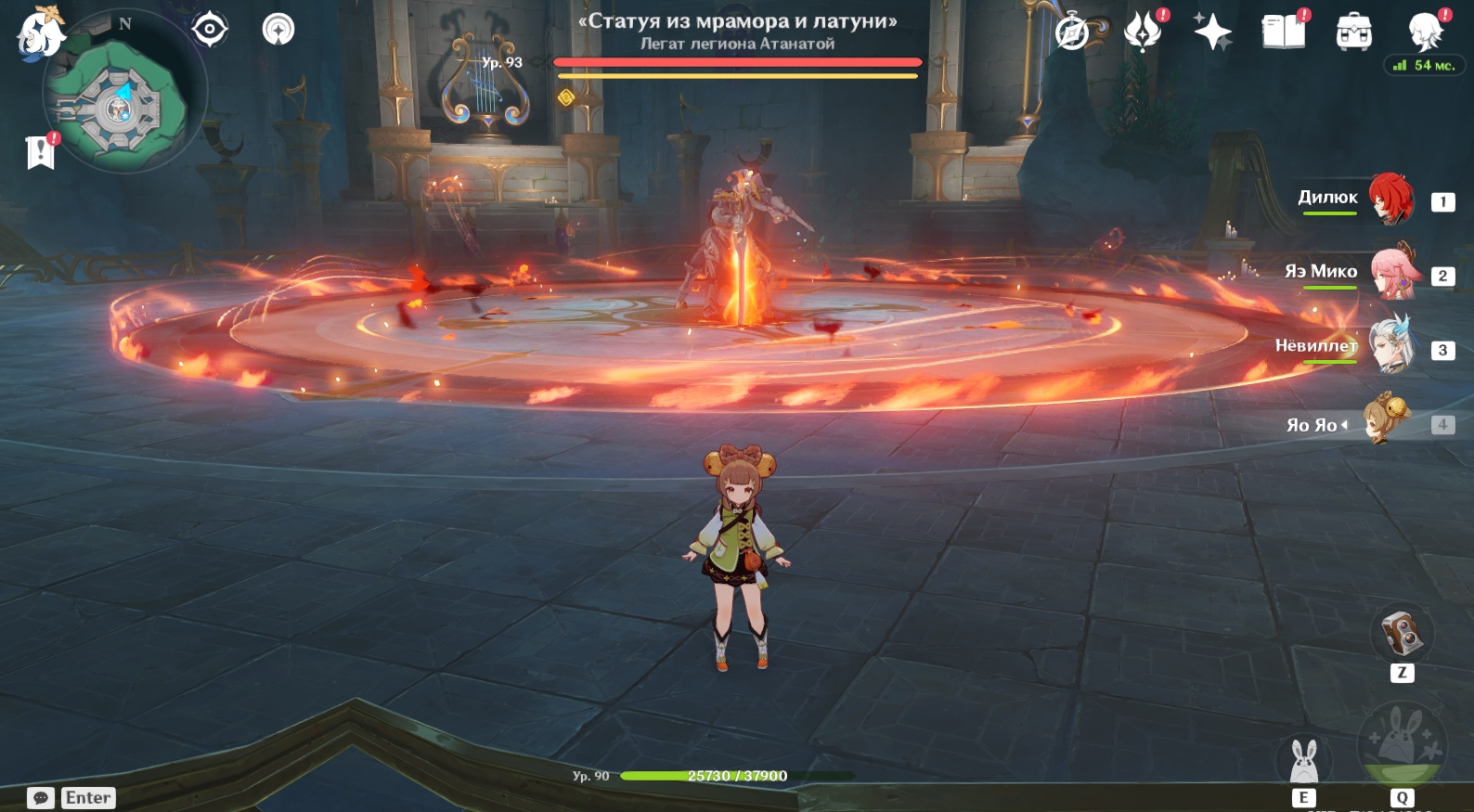
Task: Switch to party member Дилюк
Action: (x=1390, y=199)
